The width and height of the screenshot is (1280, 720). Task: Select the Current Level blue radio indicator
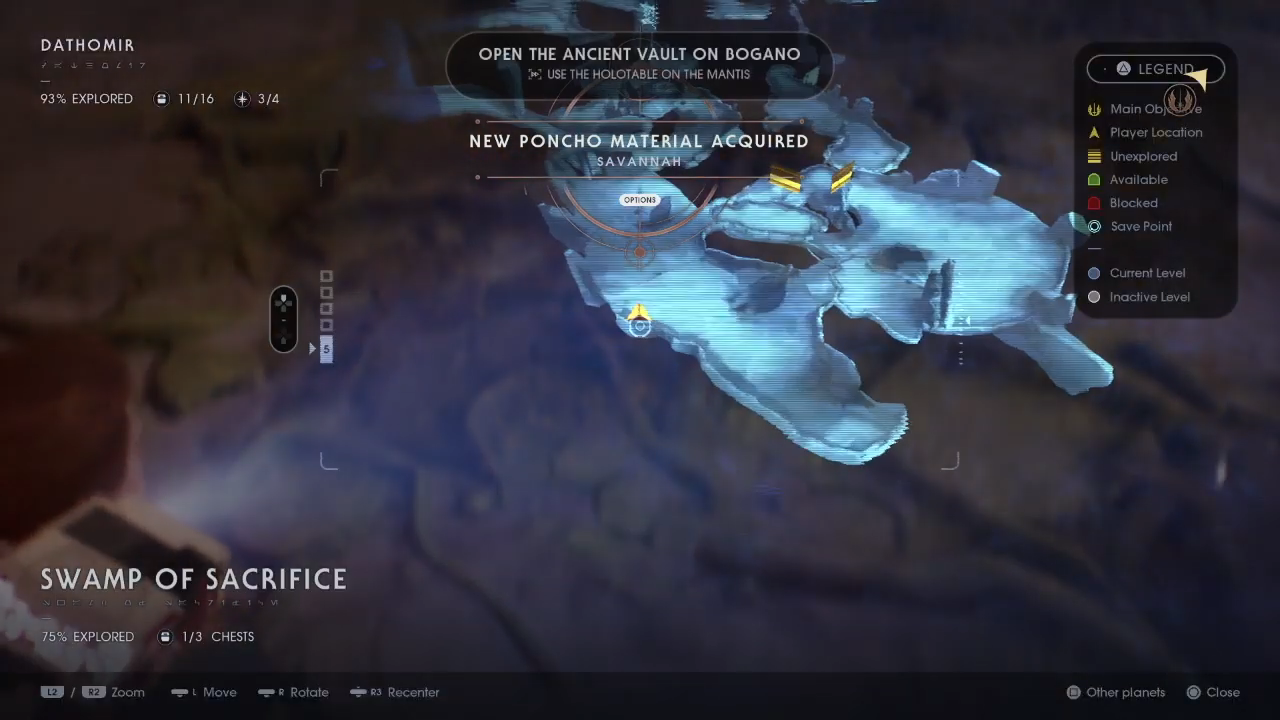pos(1094,273)
